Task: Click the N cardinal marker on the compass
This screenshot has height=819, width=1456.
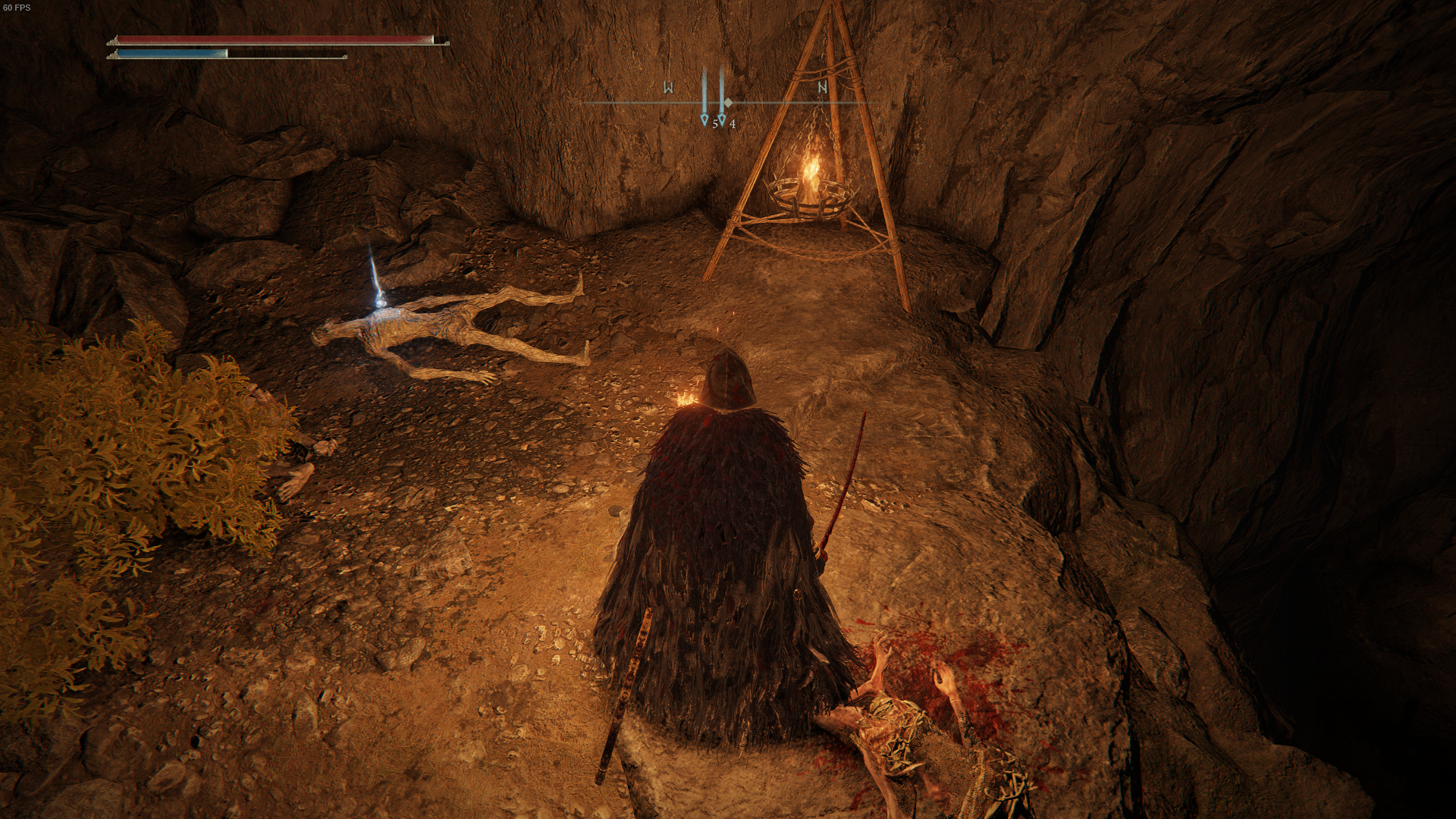Action: pos(823,87)
